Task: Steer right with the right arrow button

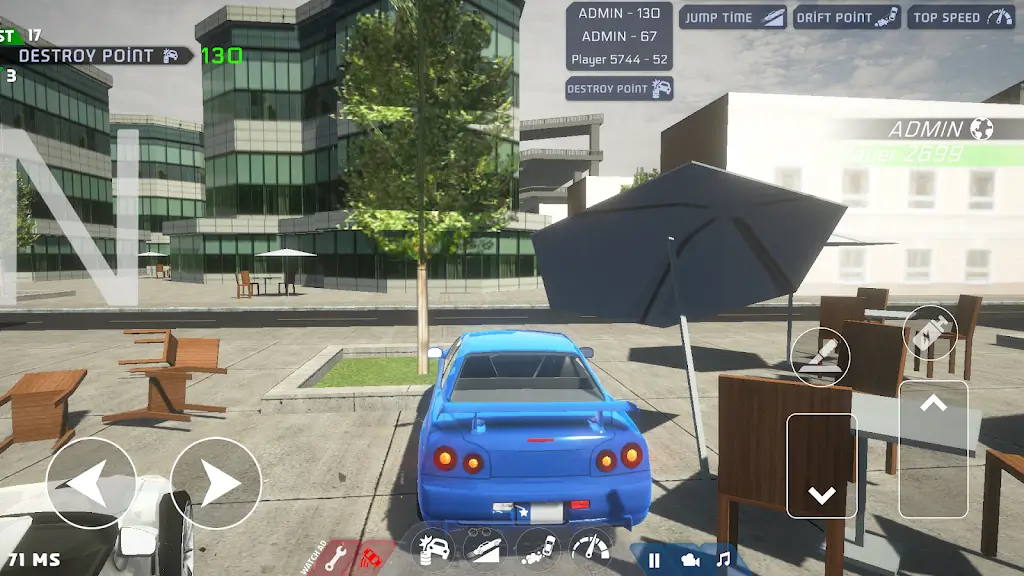Action: pyautogui.click(x=215, y=484)
